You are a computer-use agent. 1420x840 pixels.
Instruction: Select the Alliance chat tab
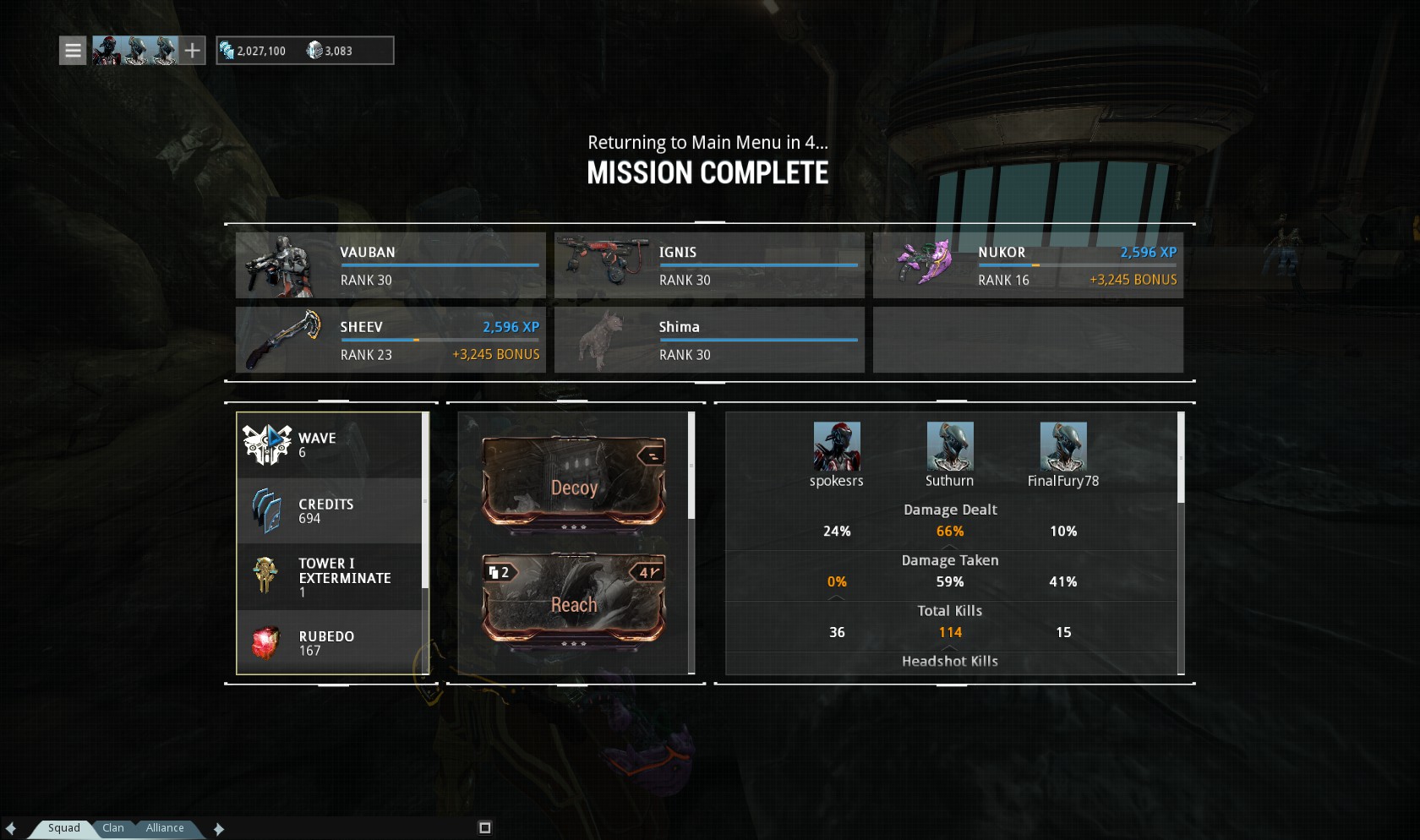pyautogui.click(x=165, y=828)
